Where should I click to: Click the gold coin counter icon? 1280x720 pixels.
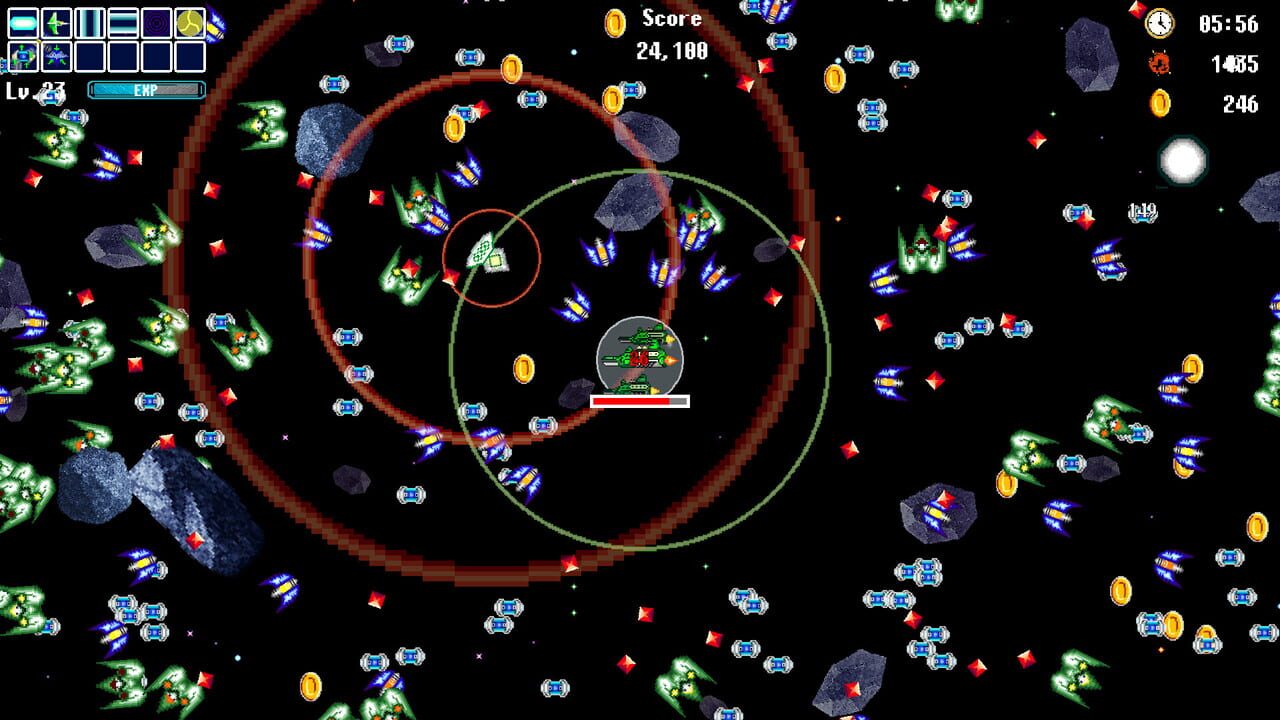(1160, 102)
